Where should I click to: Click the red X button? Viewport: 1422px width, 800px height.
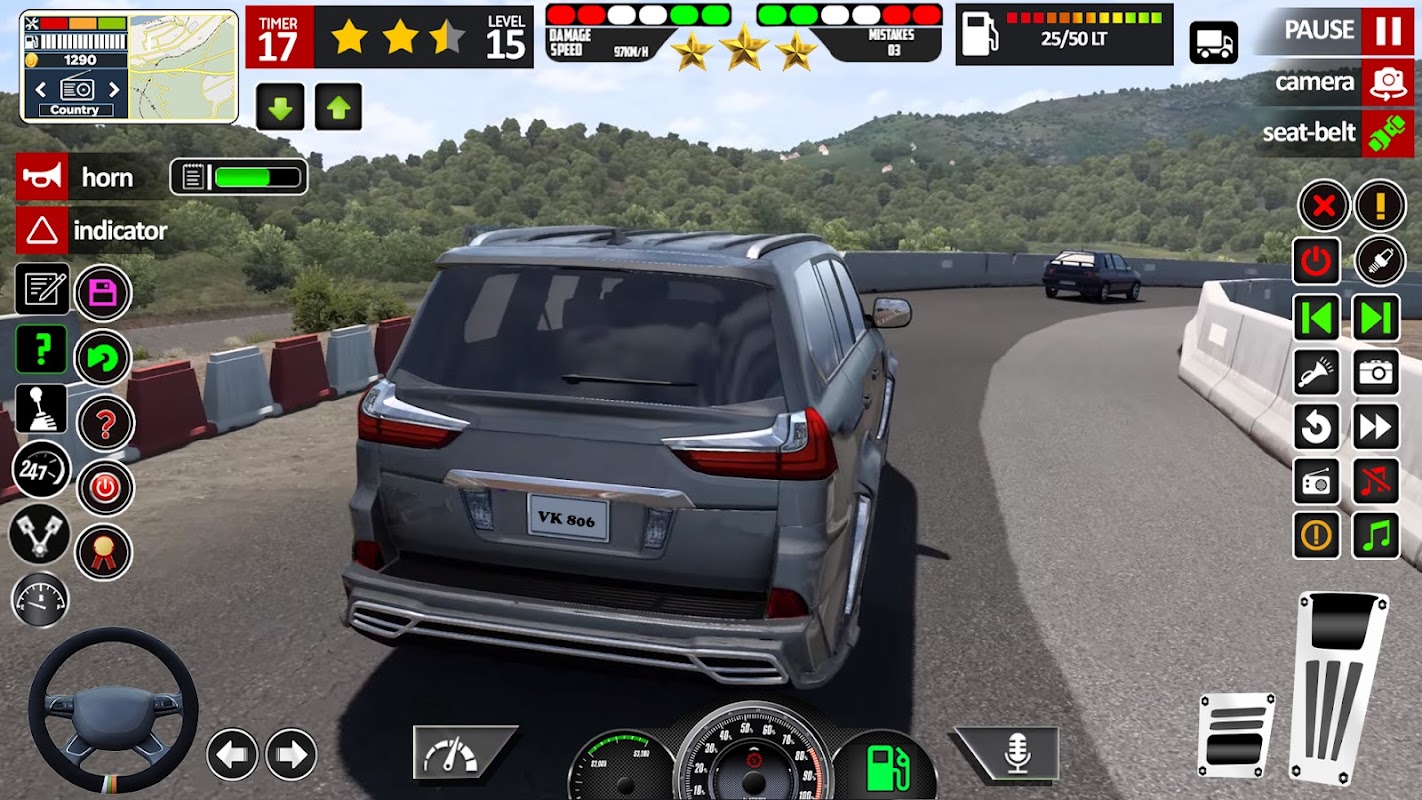[1324, 206]
